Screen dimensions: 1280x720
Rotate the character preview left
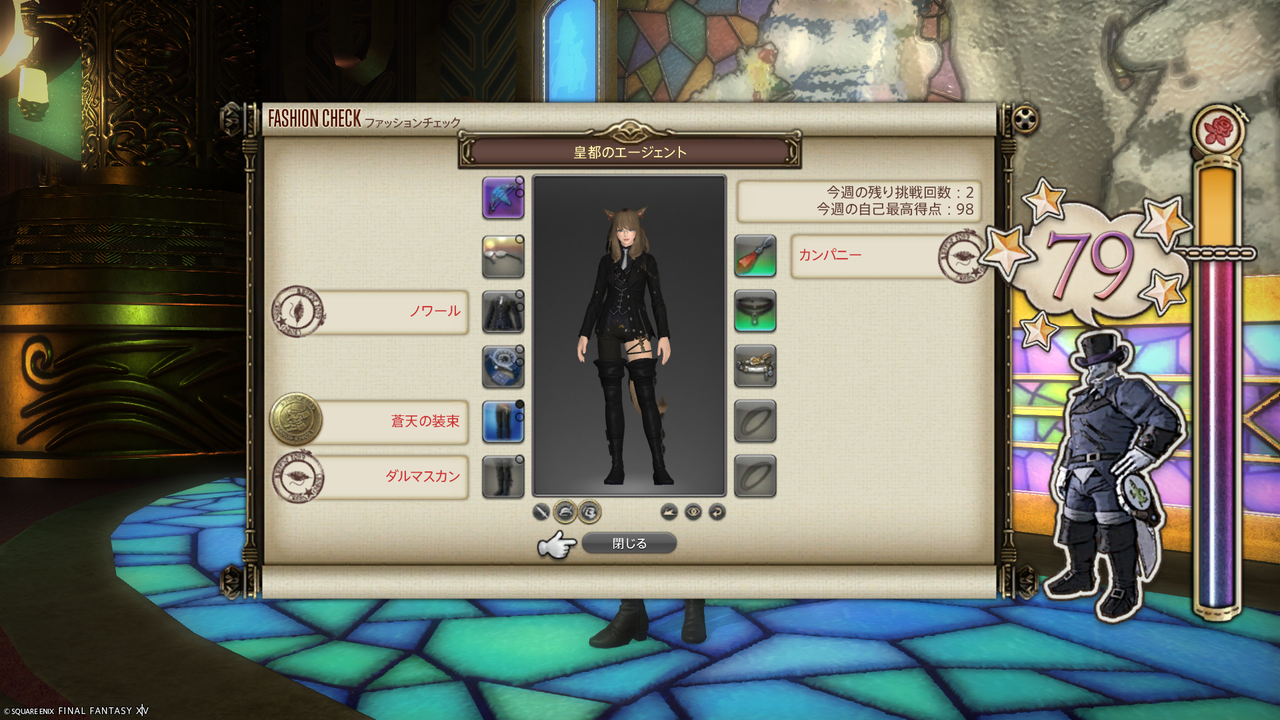tap(668, 511)
